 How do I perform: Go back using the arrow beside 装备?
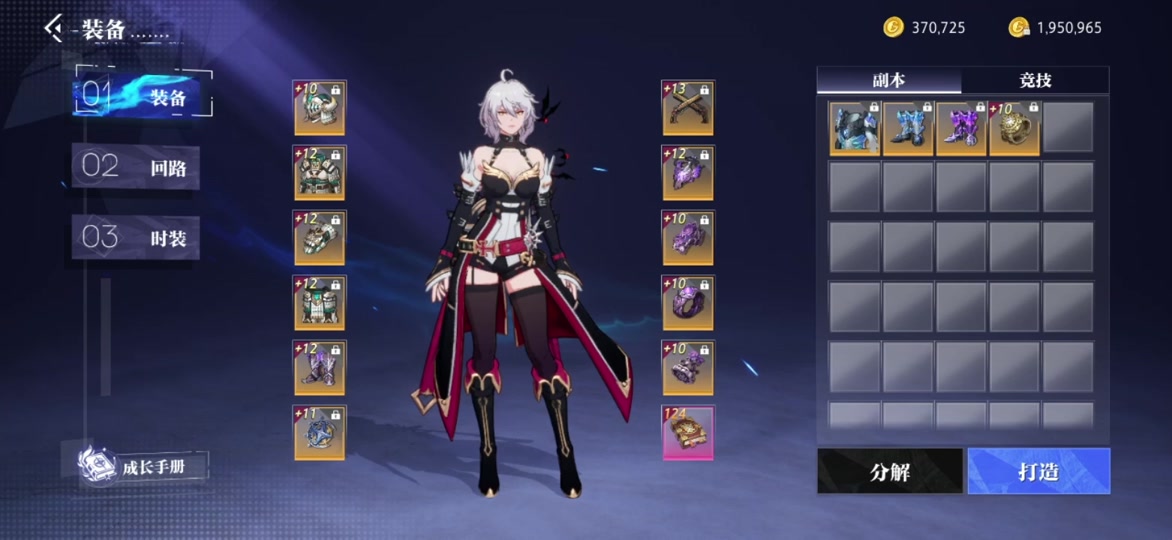click(54, 28)
